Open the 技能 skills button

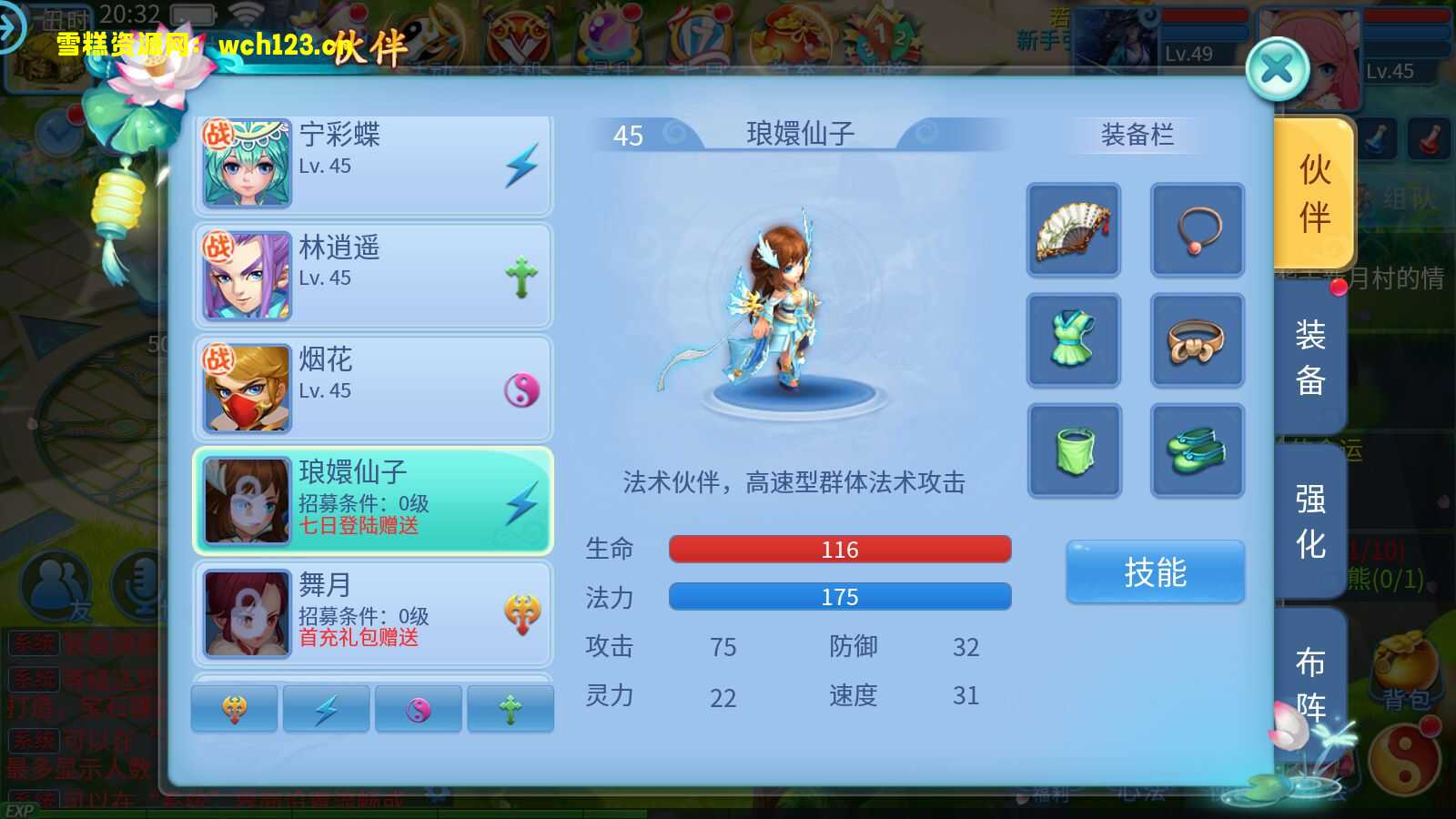(x=1155, y=571)
